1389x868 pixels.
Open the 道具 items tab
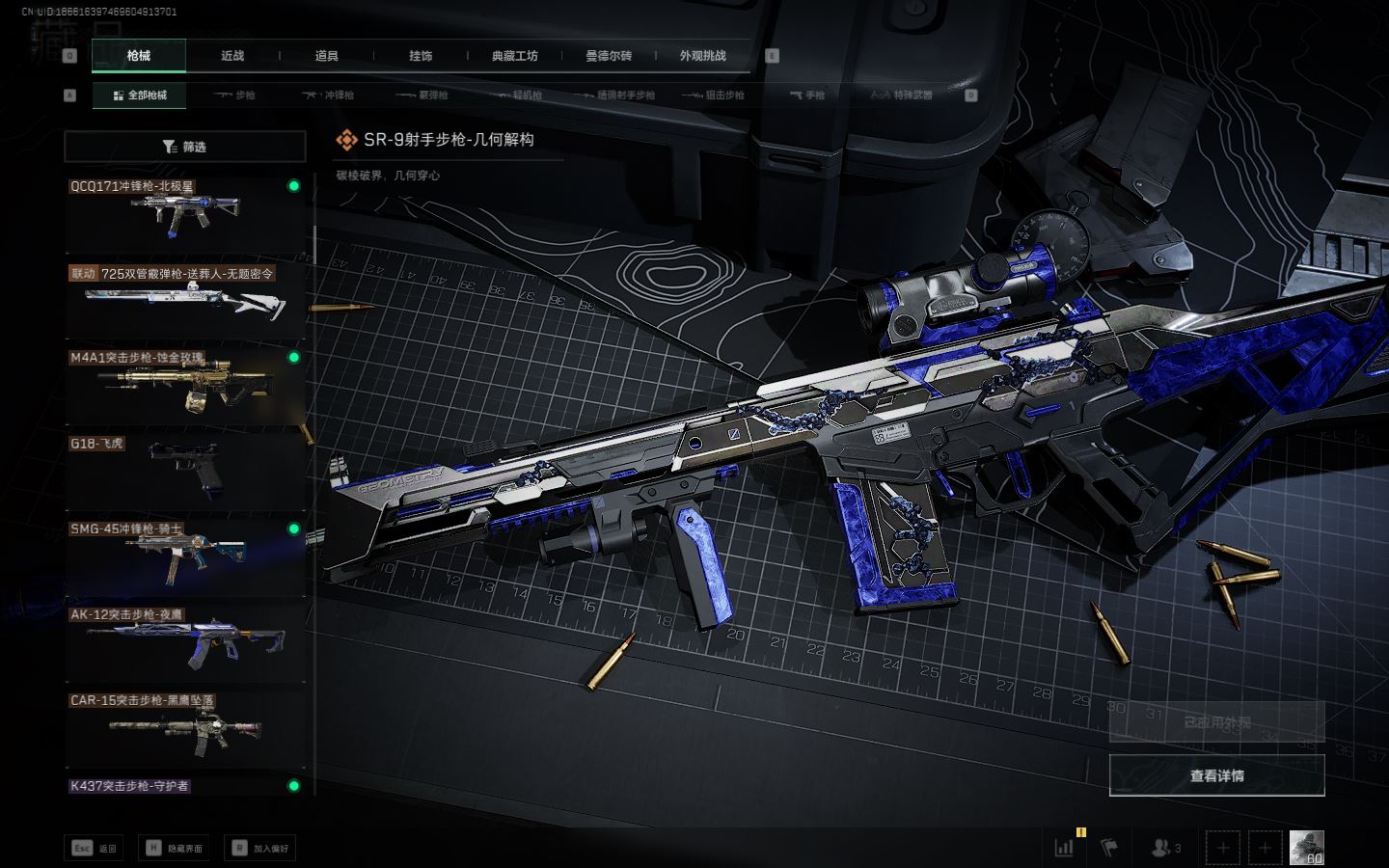(326, 56)
